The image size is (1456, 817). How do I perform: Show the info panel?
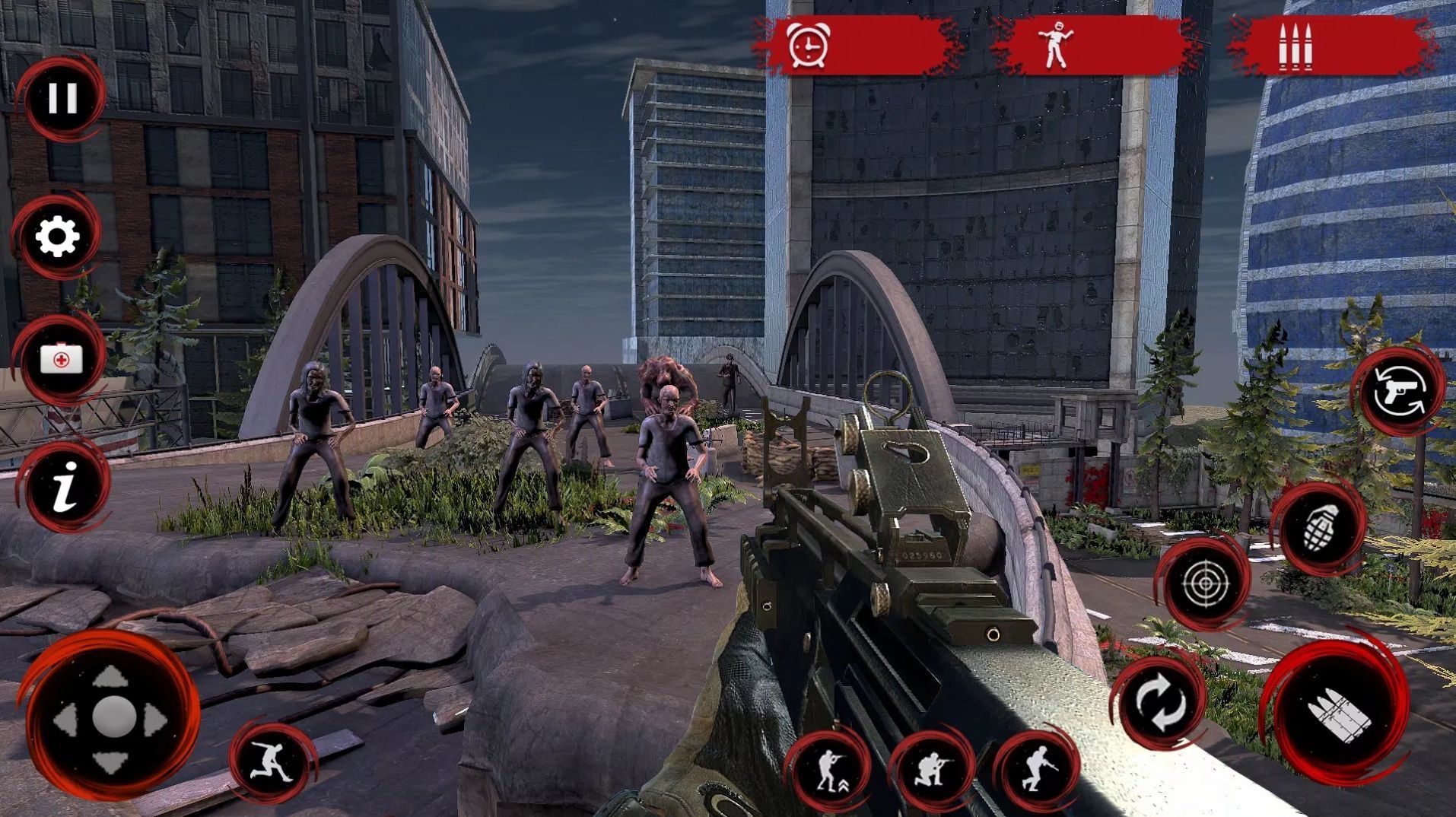tap(65, 485)
